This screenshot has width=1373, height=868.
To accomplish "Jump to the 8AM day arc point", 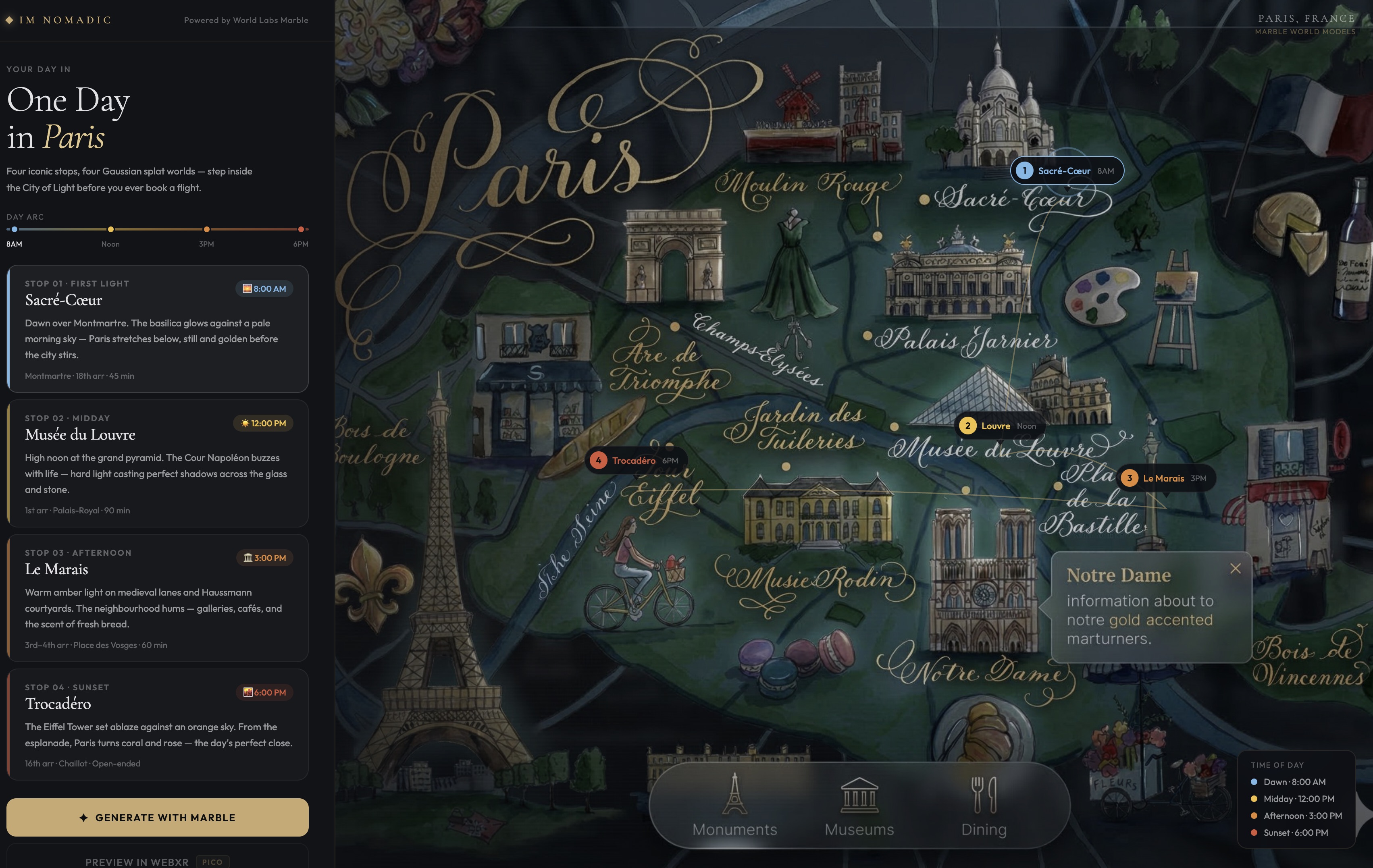I will point(14,229).
